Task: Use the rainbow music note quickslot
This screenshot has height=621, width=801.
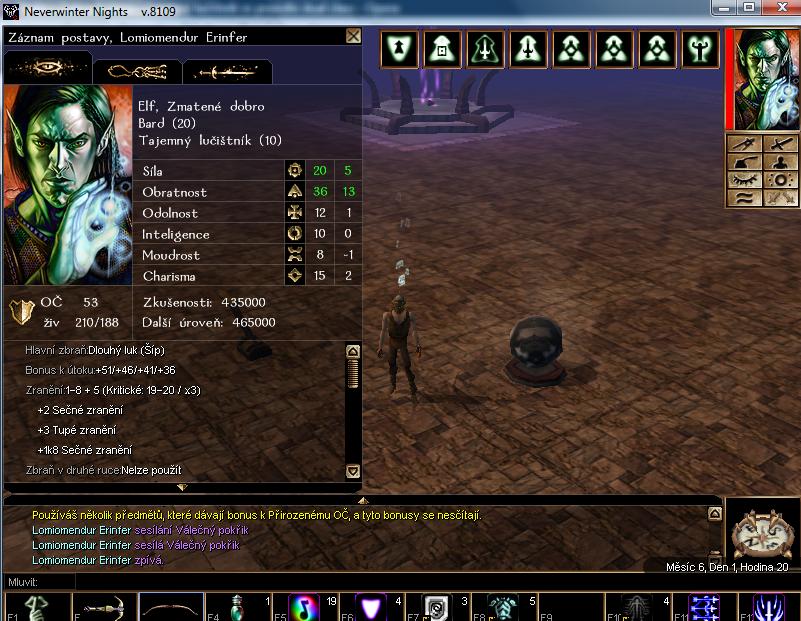Action: click(304, 607)
